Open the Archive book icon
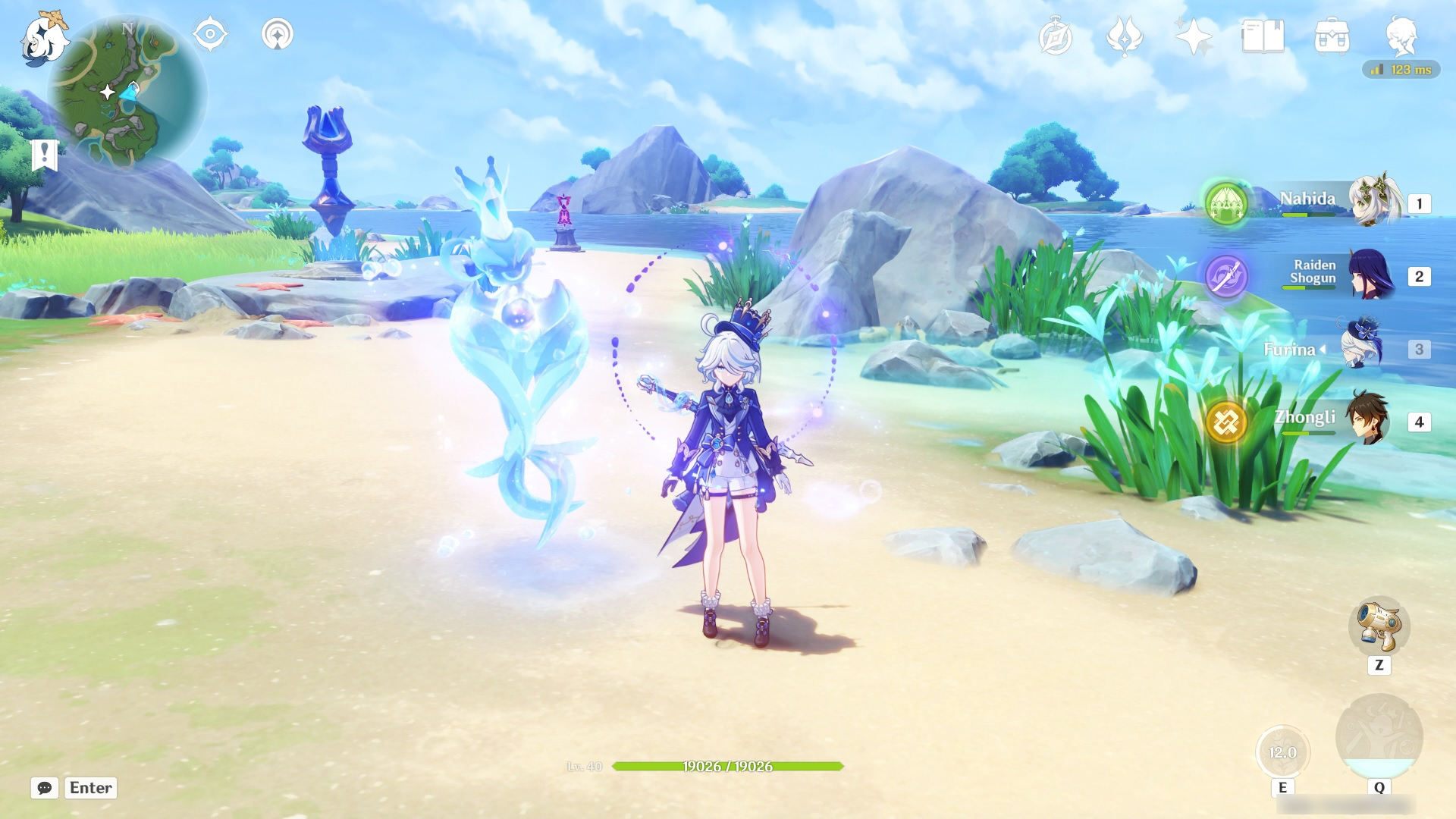The width and height of the screenshot is (1456, 819). [1263, 37]
